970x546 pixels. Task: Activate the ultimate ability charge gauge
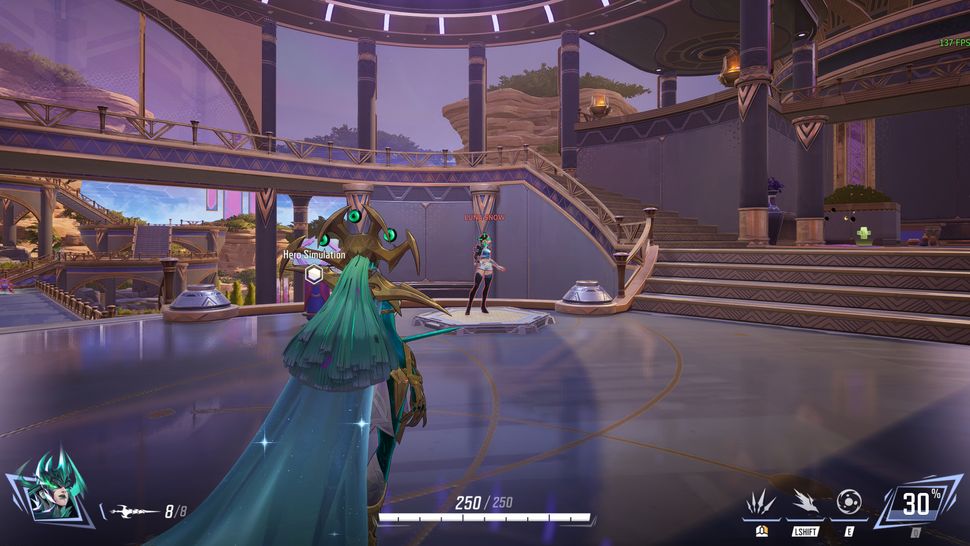(x=916, y=504)
